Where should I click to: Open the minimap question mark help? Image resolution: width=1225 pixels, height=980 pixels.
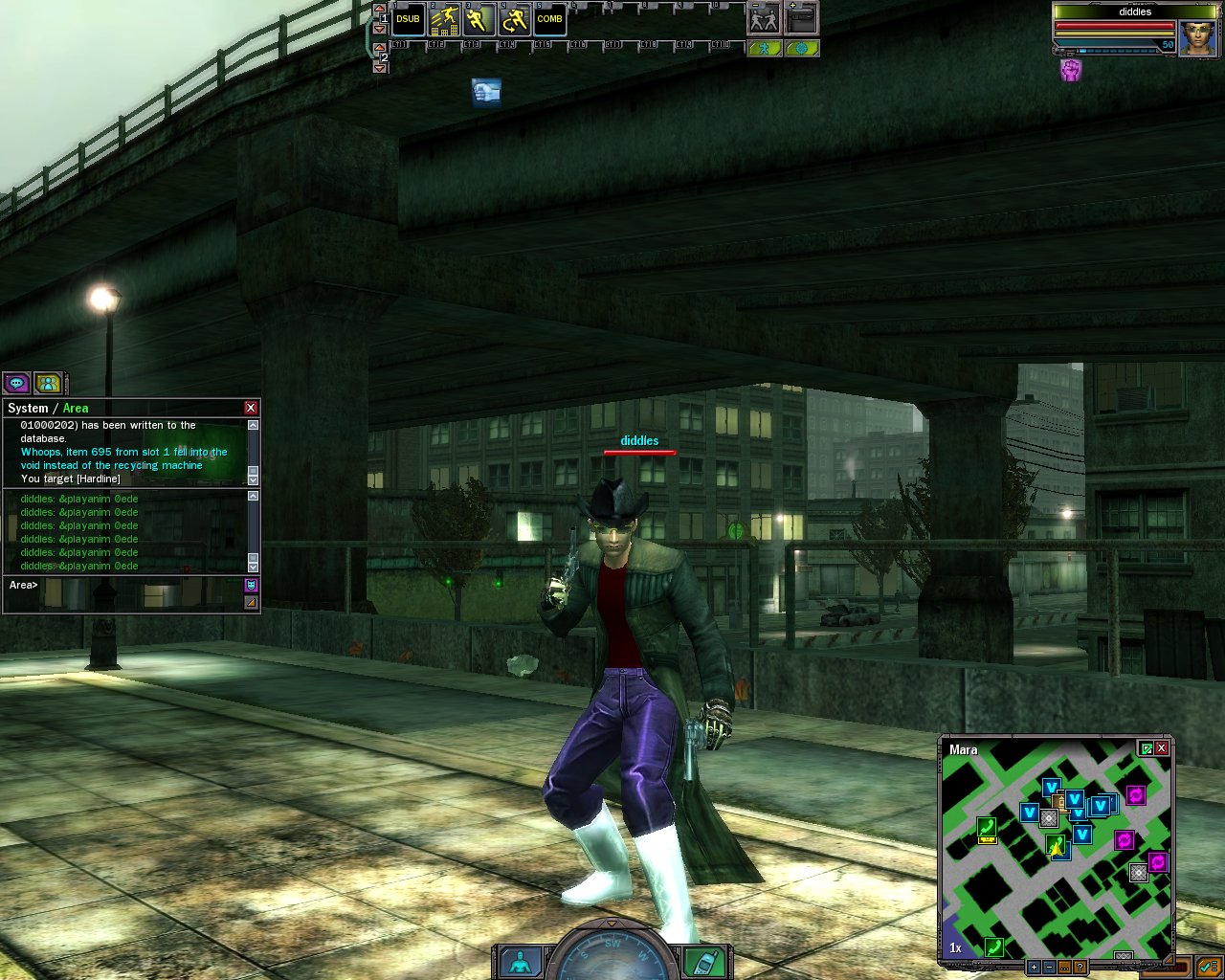click(x=1080, y=968)
